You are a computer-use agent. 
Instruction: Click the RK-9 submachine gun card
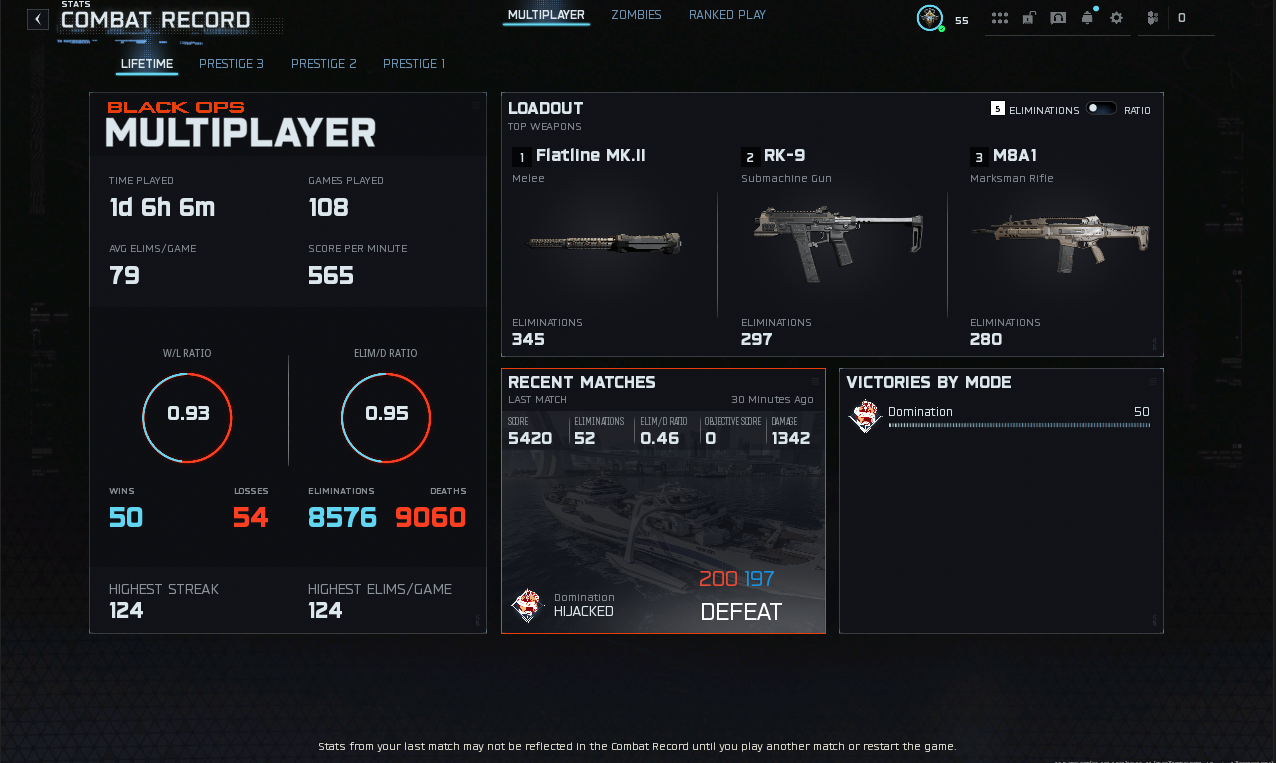[x=835, y=245]
